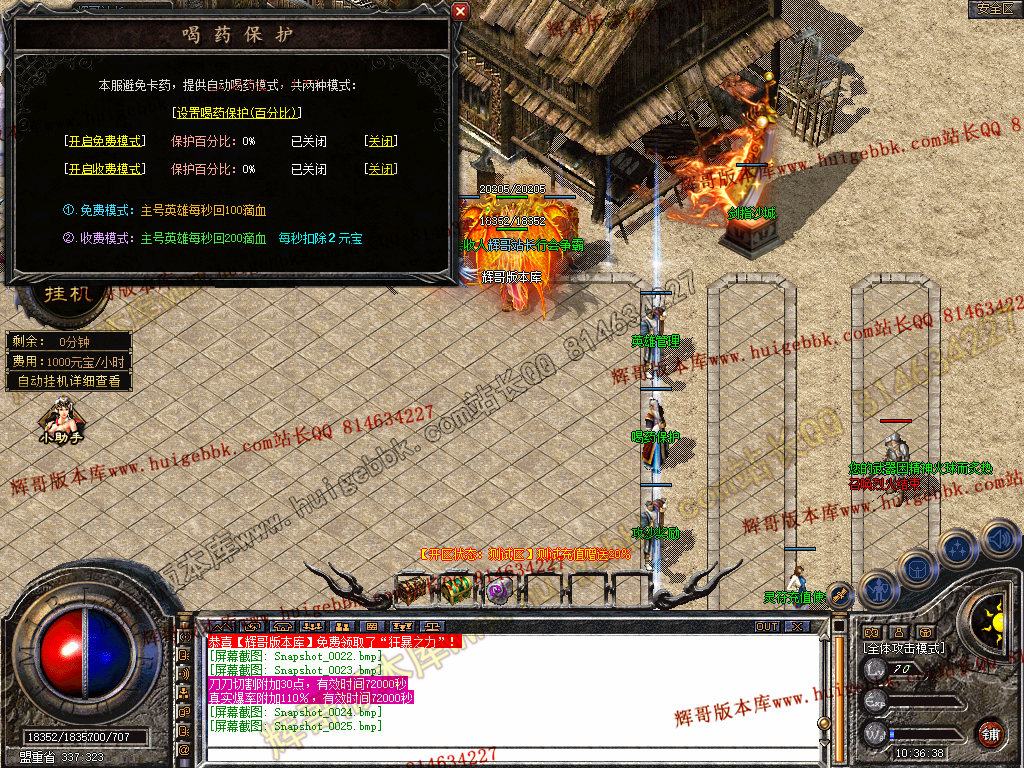The image size is (1024, 768).
Task: Click the pen icon beside the round buttons
Action: point(840,595)
